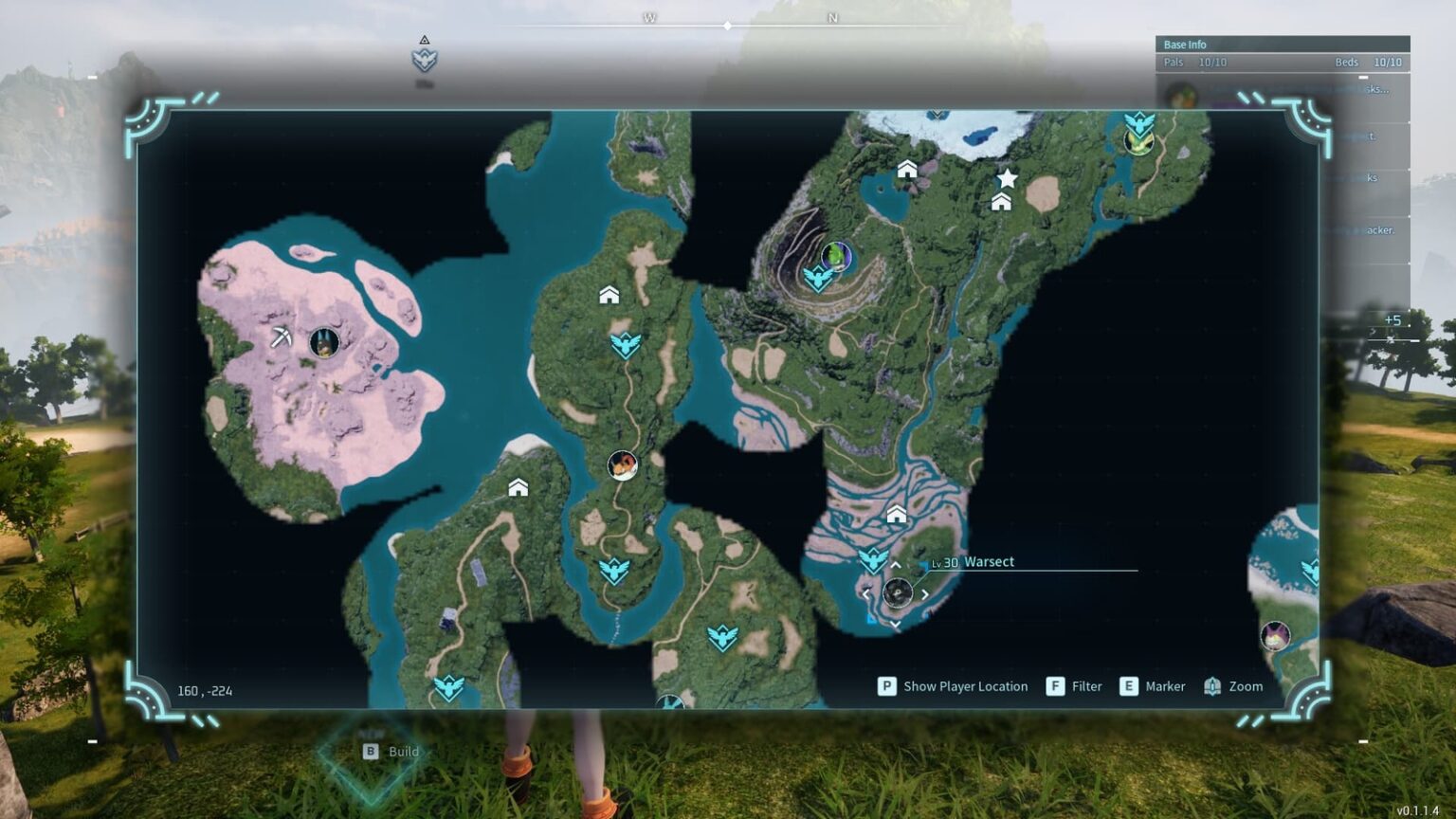The width and height of the screenshot is (1456, 819).
Task: Click the white star map marker
Action: 1007,178
